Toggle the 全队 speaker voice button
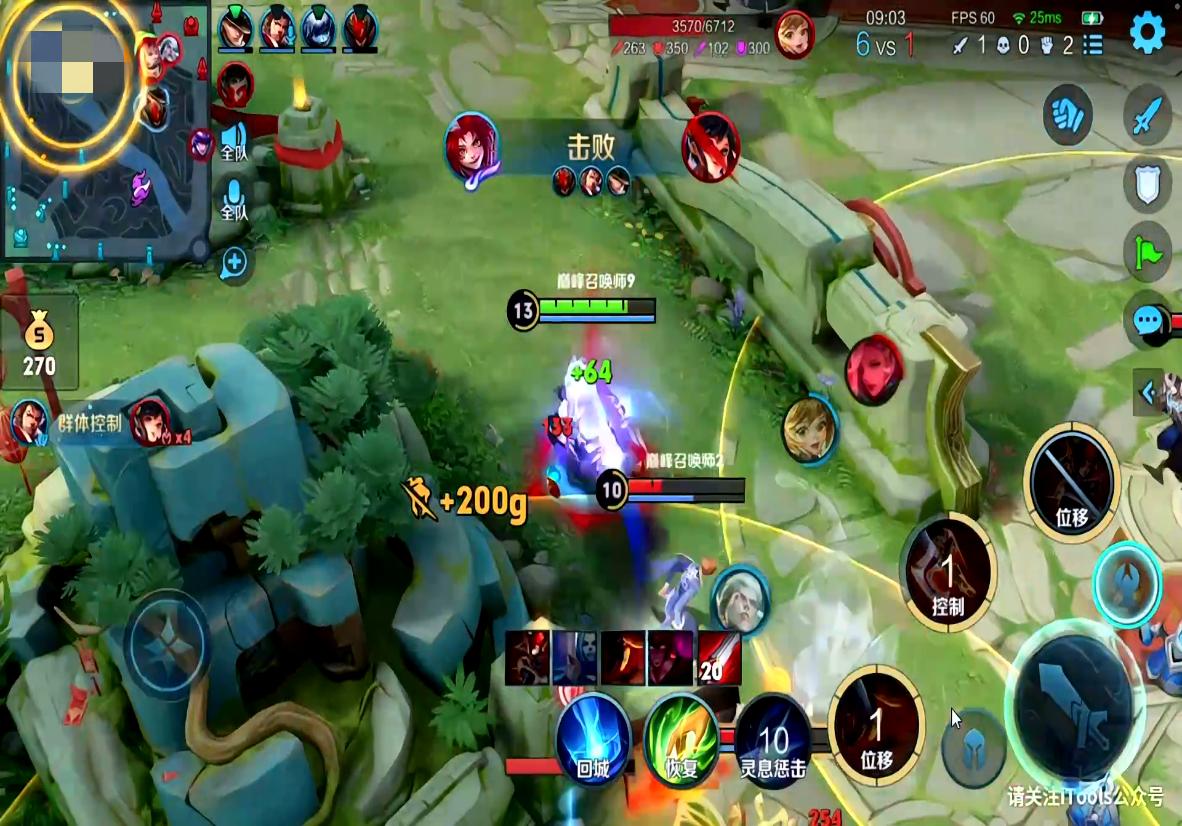This screenshot has width=1182, height=826. pyautogui.click(x=234, y=140)
